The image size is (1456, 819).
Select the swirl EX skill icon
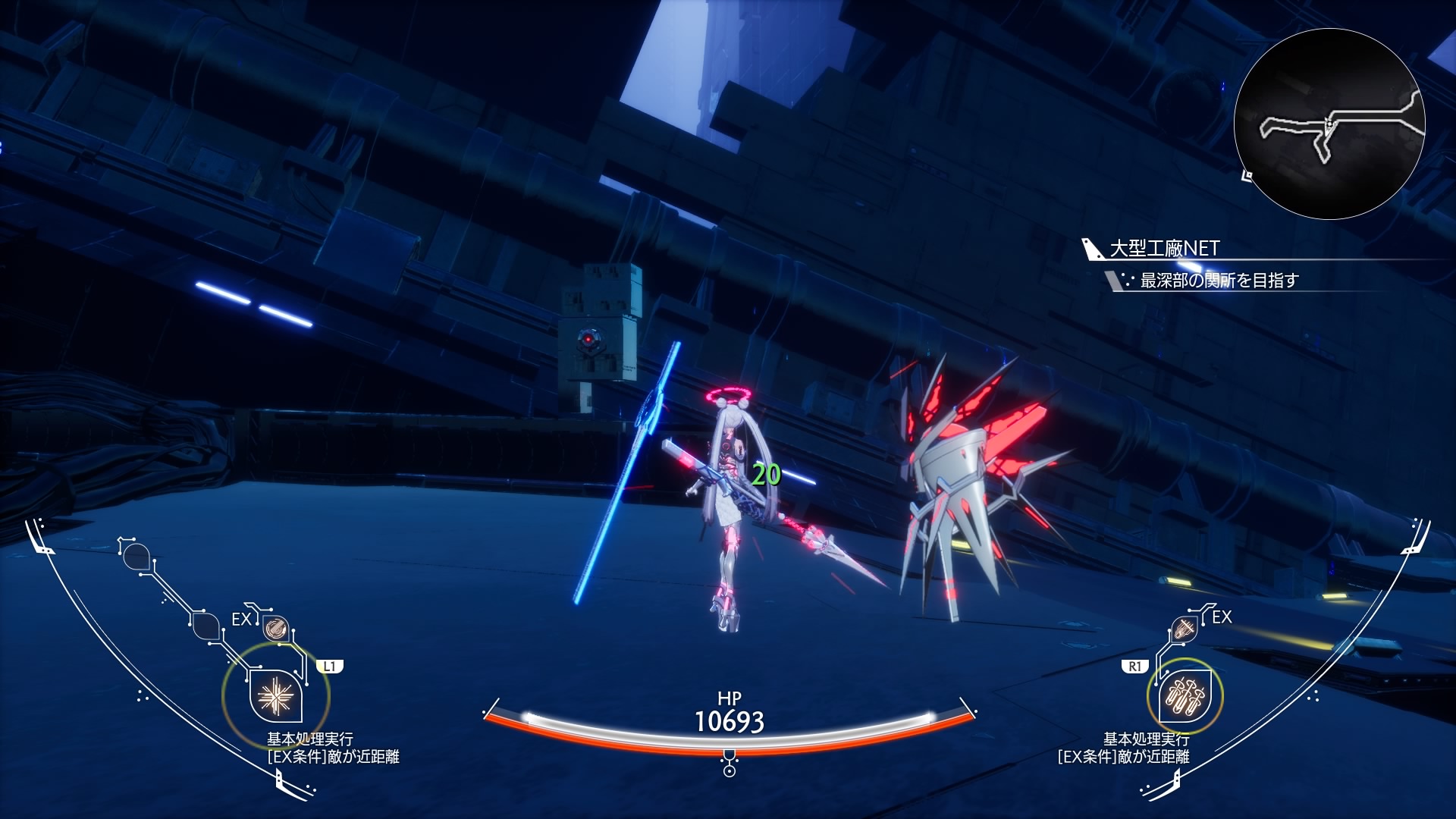pos(275,628)
